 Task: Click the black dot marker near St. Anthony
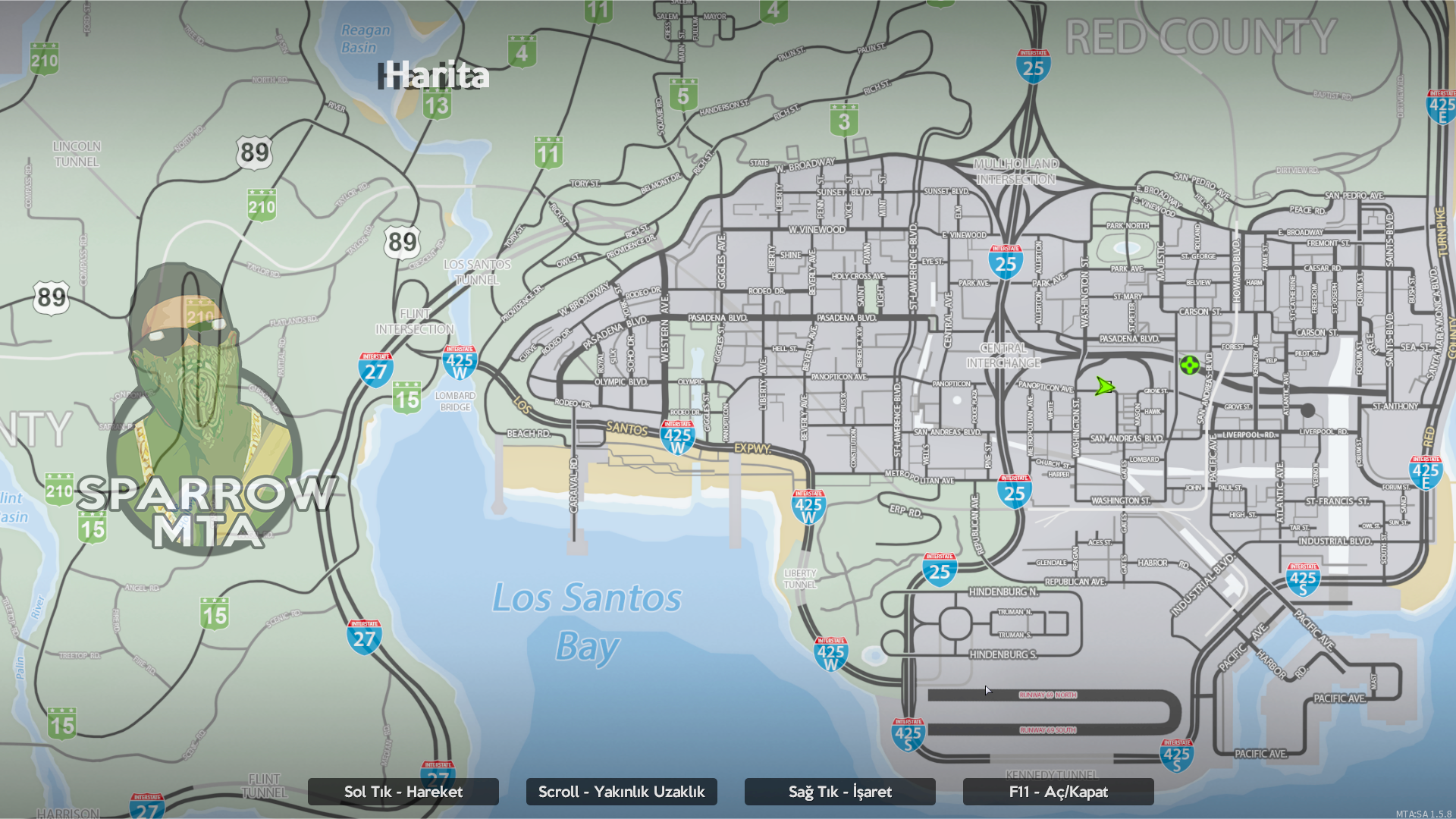coord(1307,409)
